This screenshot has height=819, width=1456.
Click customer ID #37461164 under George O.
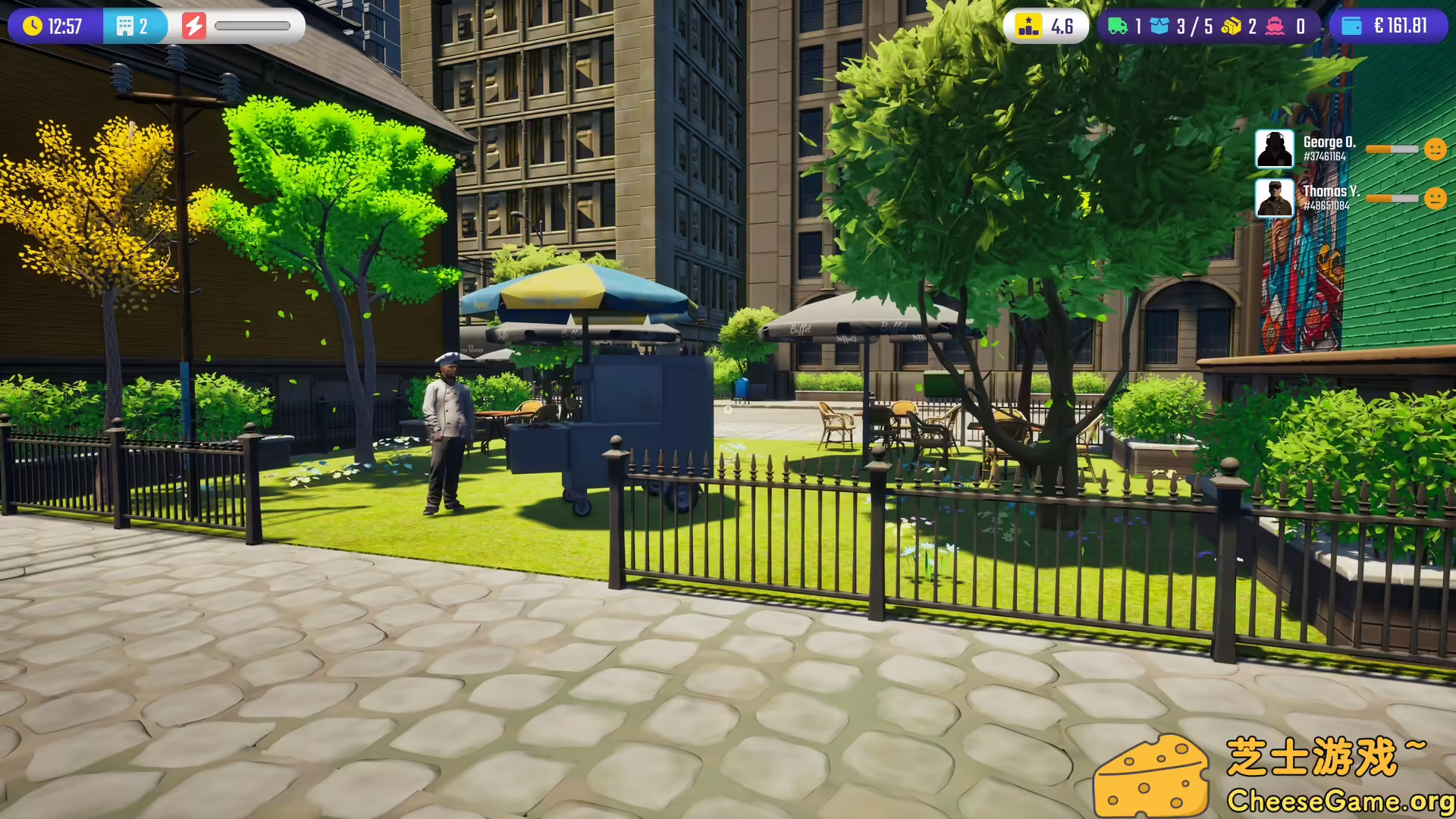[1325, 157]
